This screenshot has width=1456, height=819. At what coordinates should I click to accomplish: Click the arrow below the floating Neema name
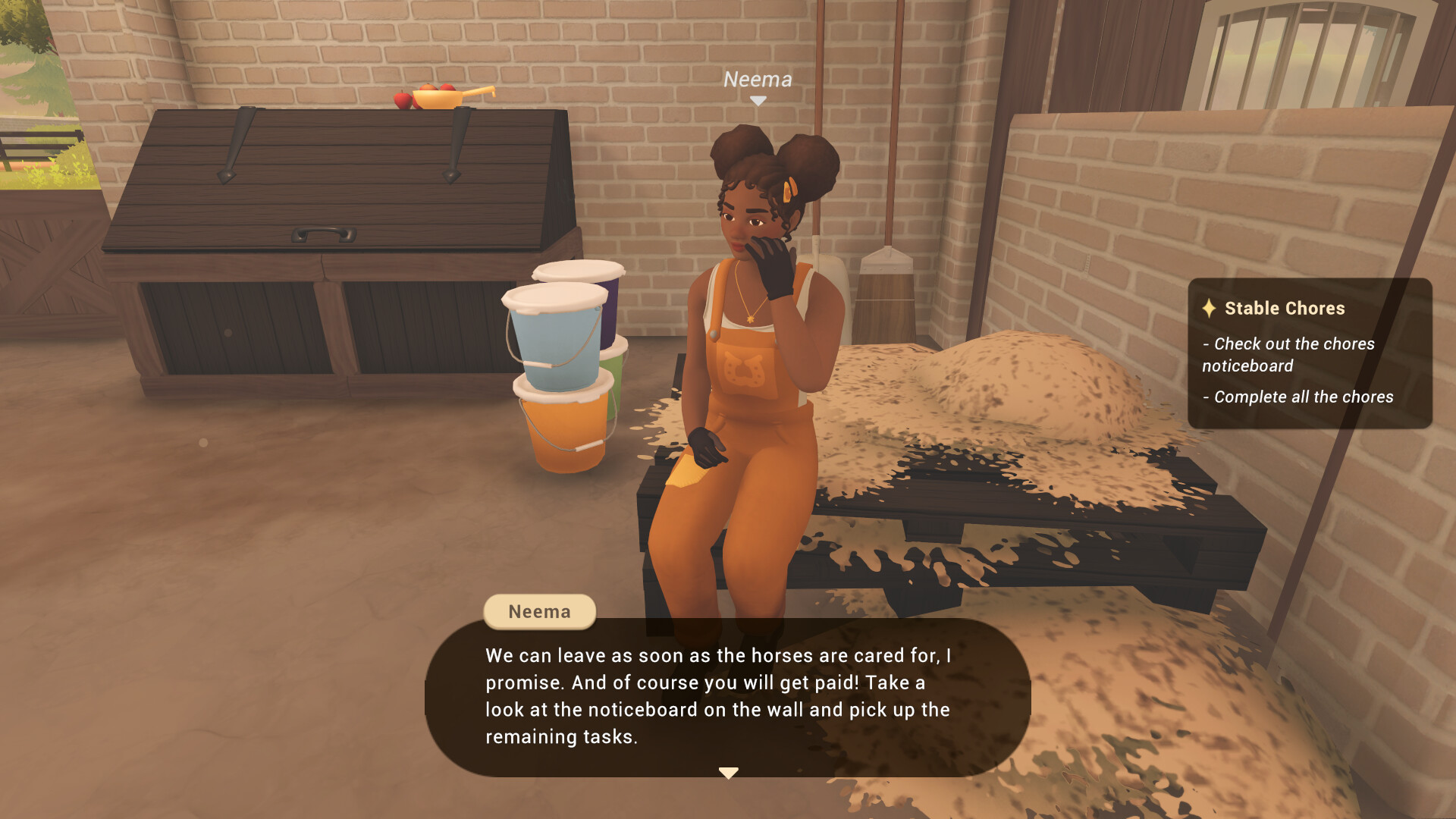[757, 99]
